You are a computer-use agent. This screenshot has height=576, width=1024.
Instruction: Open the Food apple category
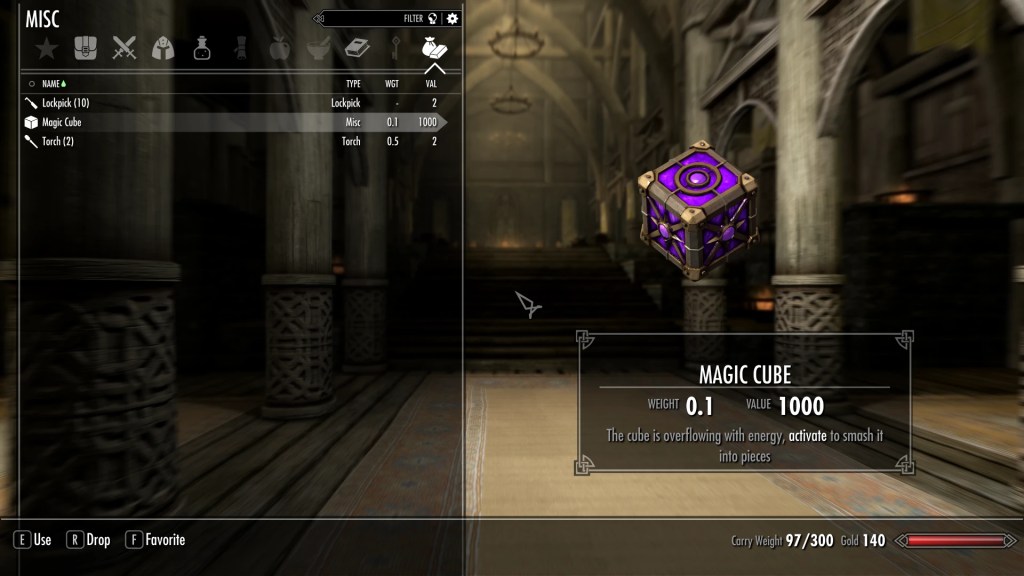click(x=279, y=47)
